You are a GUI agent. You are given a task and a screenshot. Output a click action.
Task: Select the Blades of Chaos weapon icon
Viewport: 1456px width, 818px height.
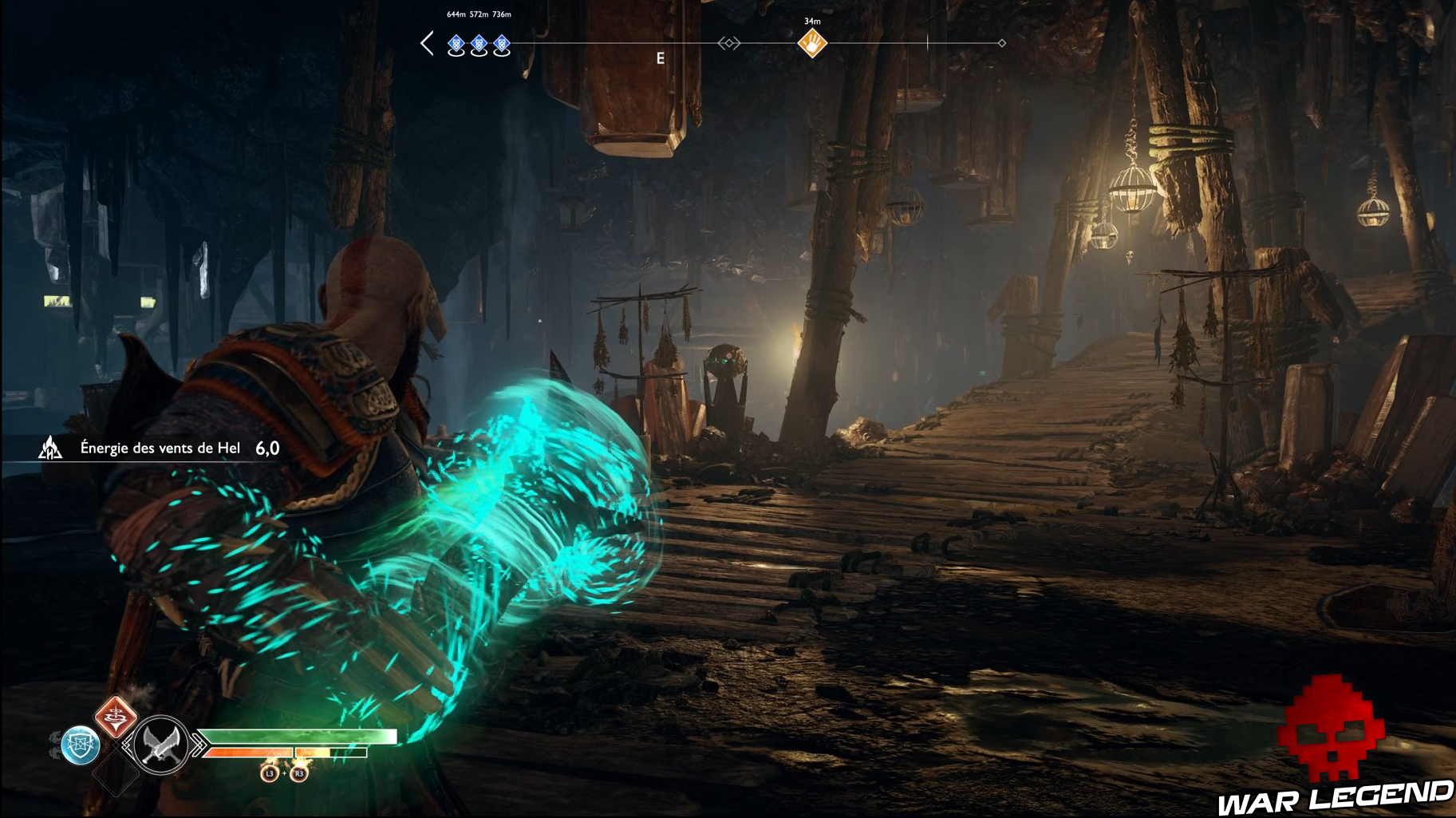[x=160, y=746]
